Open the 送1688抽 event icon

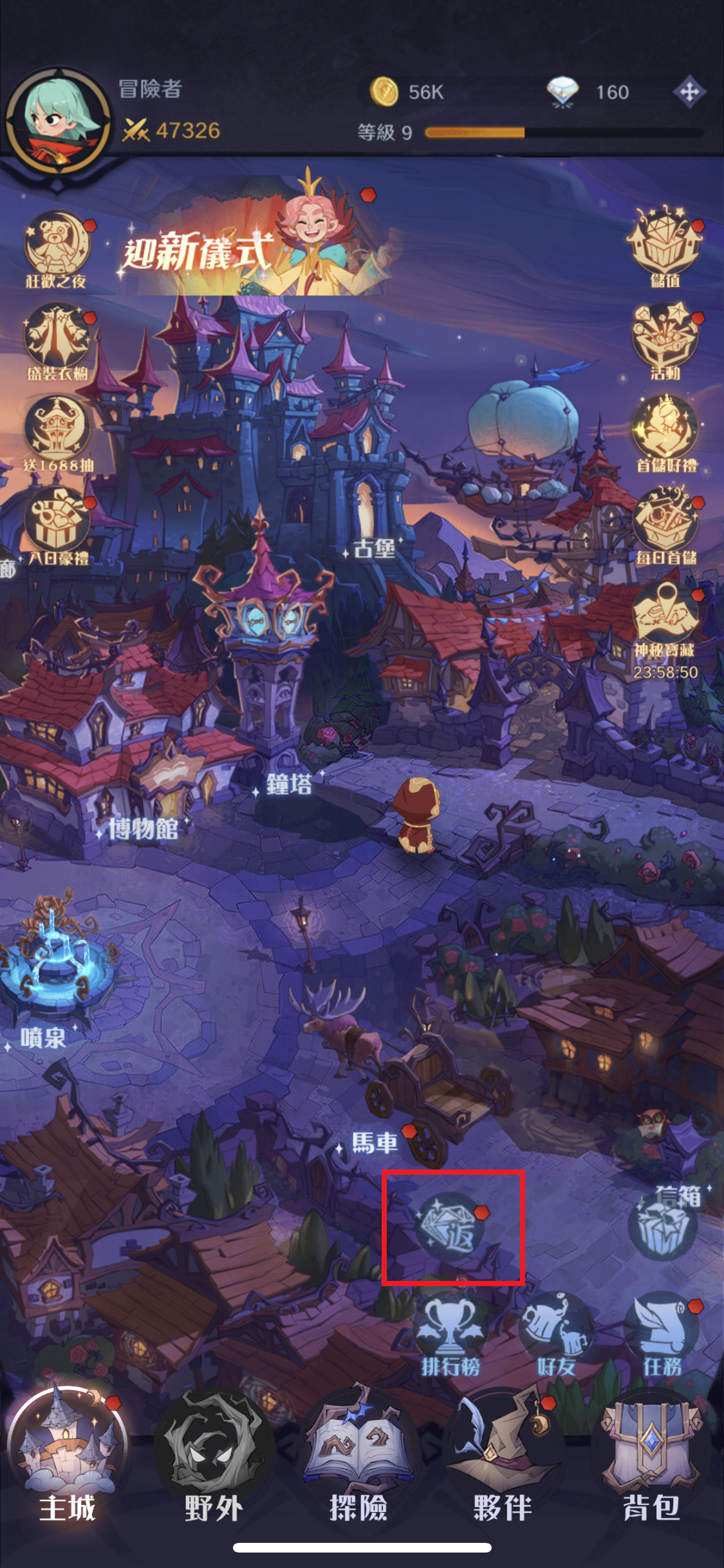[x=57, y=433]
